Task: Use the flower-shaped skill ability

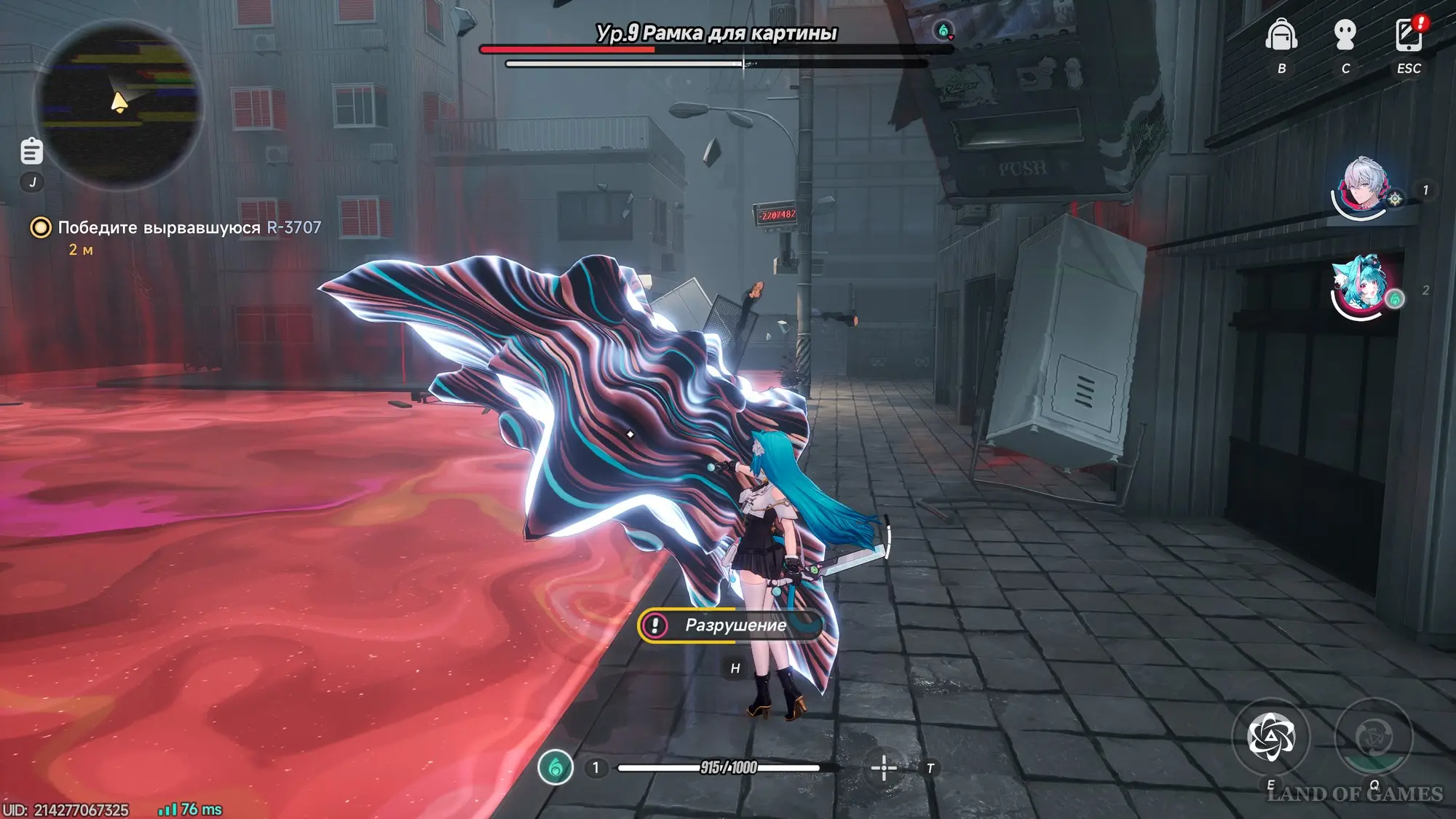Action: point(1270,737)
